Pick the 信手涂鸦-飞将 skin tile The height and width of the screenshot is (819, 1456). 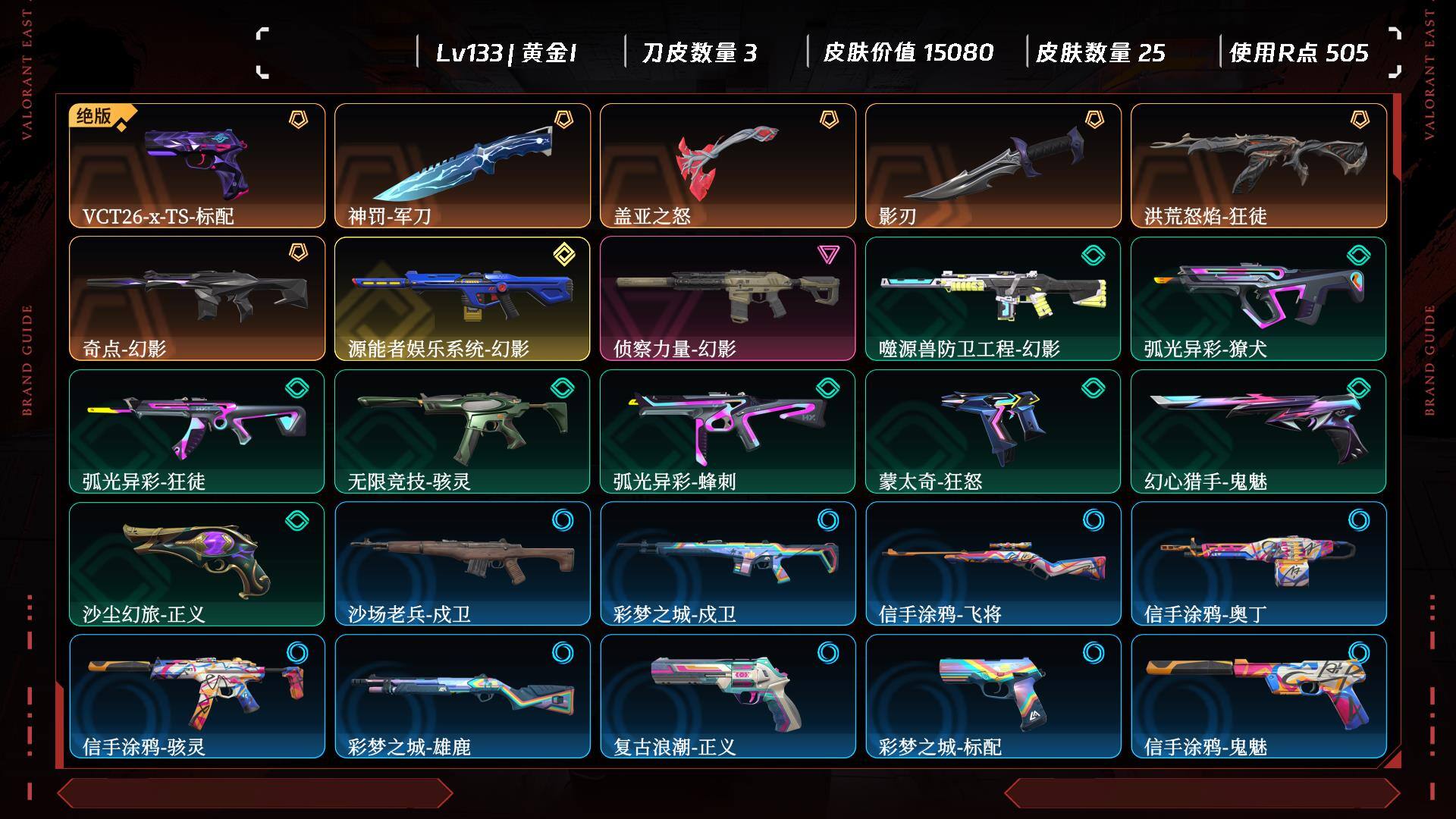993,563
